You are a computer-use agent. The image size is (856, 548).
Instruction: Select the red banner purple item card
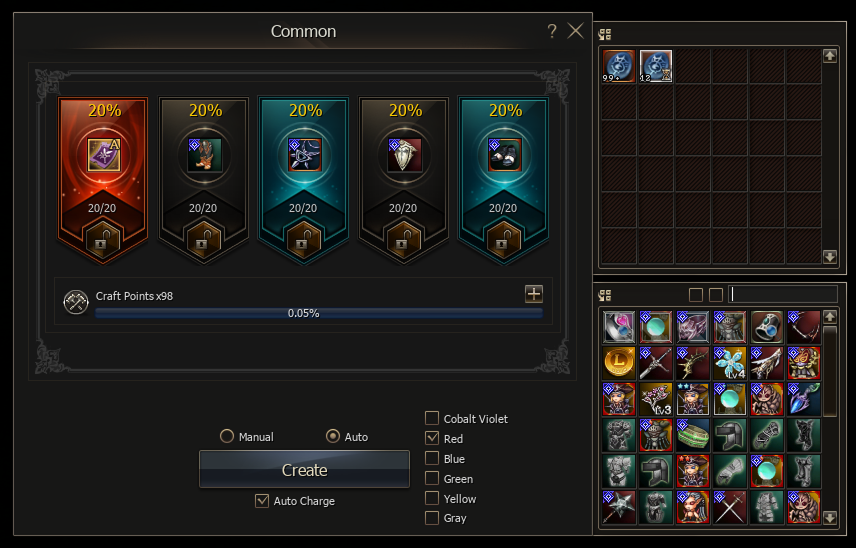(x=103, y=155)
